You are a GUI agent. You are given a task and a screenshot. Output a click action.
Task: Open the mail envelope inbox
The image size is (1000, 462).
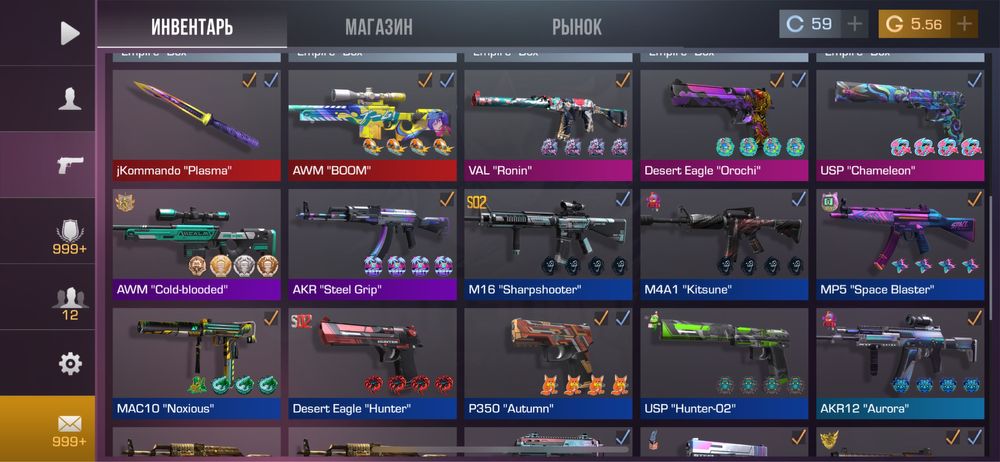coord(69,428)
